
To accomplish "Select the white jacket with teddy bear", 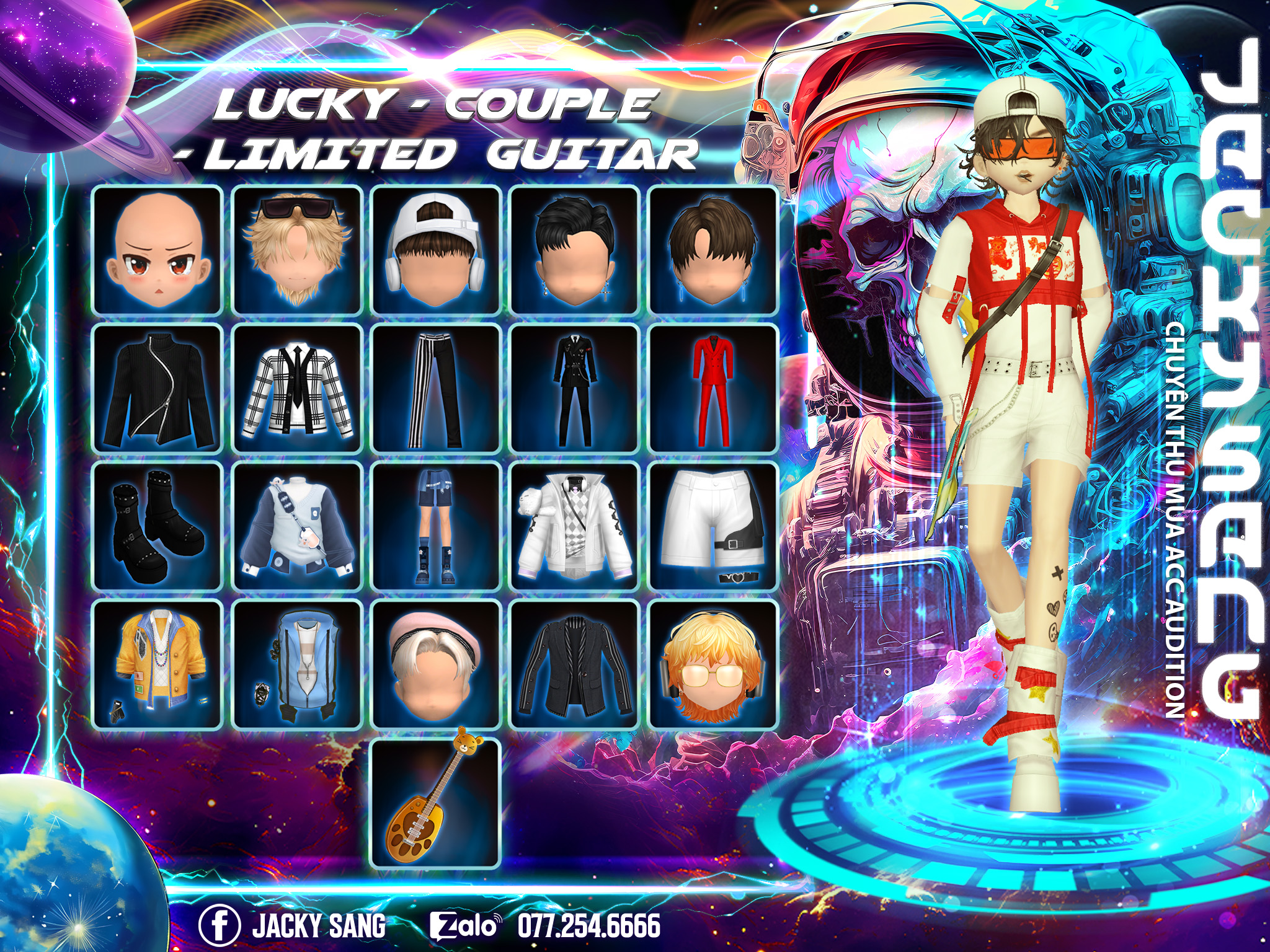I will (575, 527).
